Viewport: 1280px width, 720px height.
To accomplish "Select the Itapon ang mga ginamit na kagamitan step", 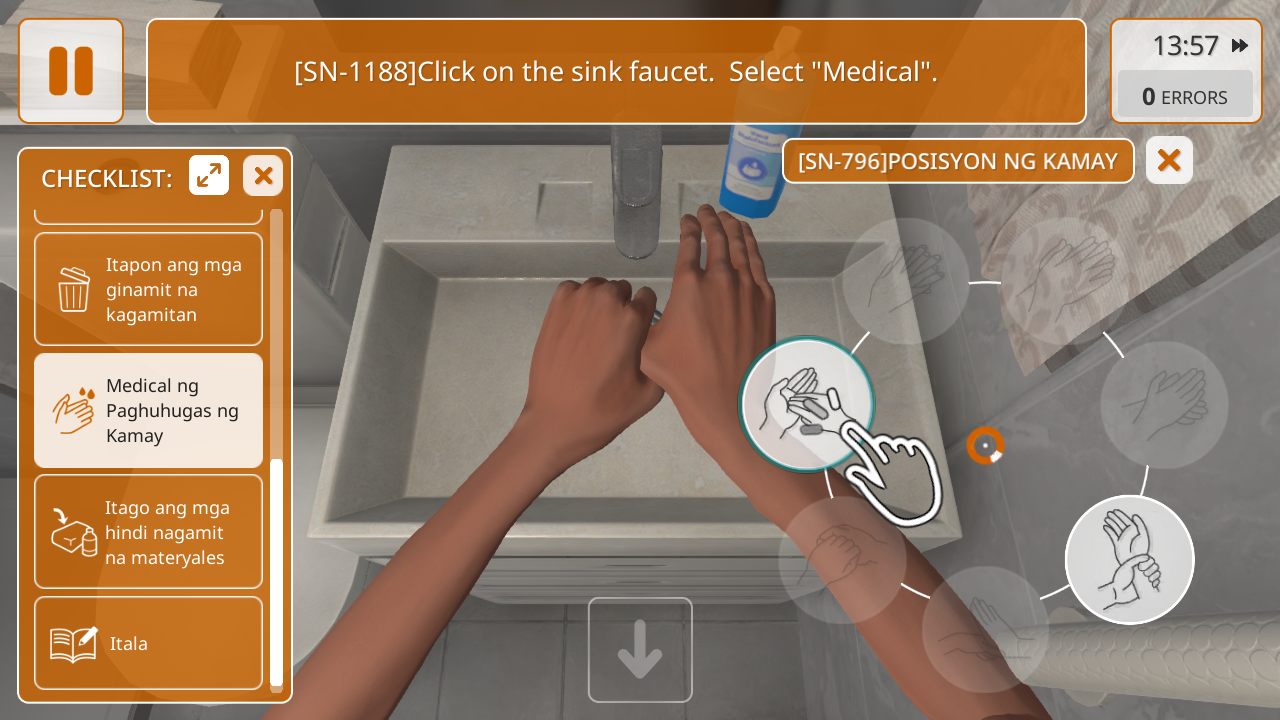I will pos(148,290).
